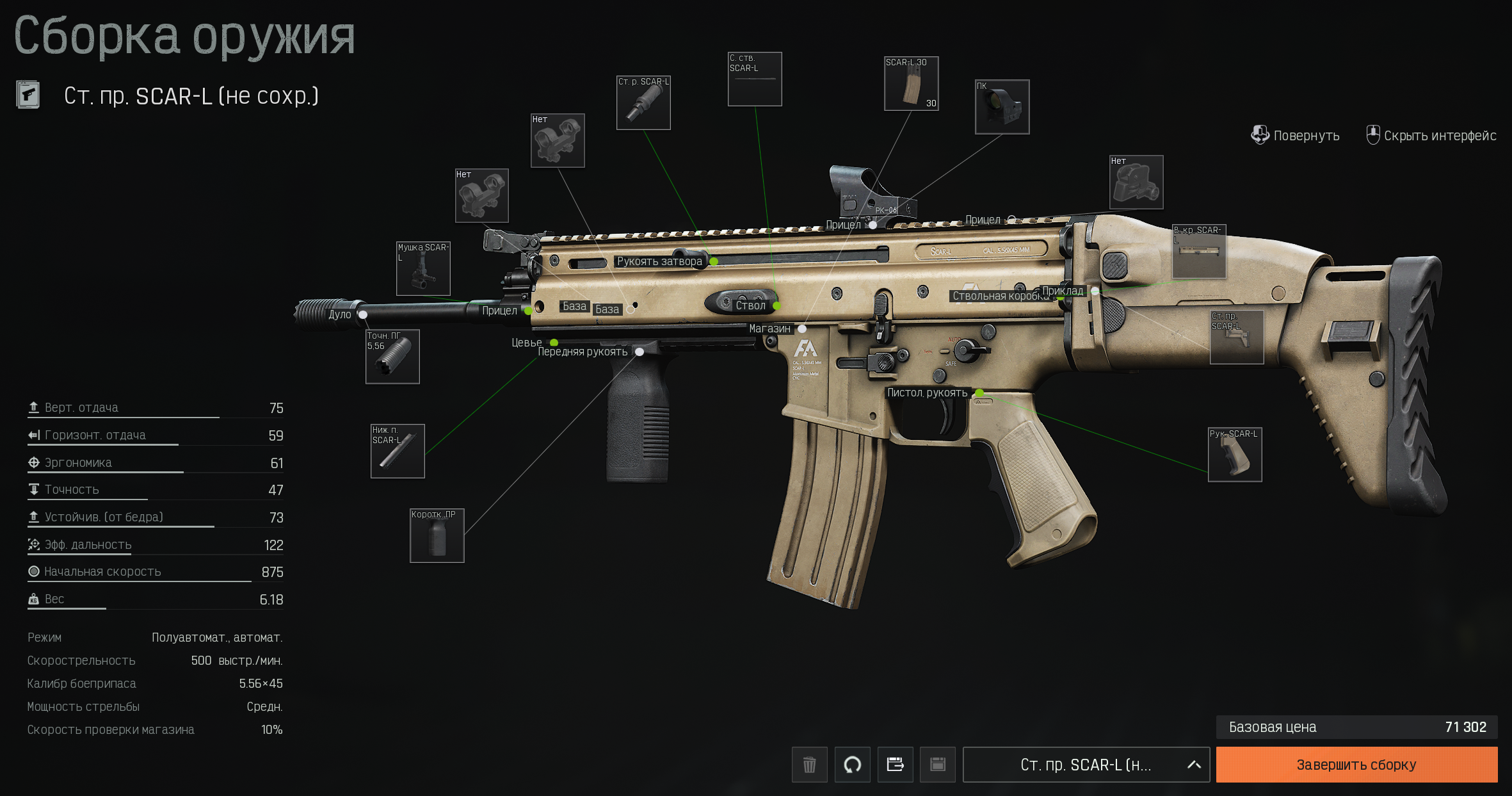Screen dimensions: 1512x796
Task: Select the В. кр. SCAR-L upper receiver slot
Action: click(1198, 252)
